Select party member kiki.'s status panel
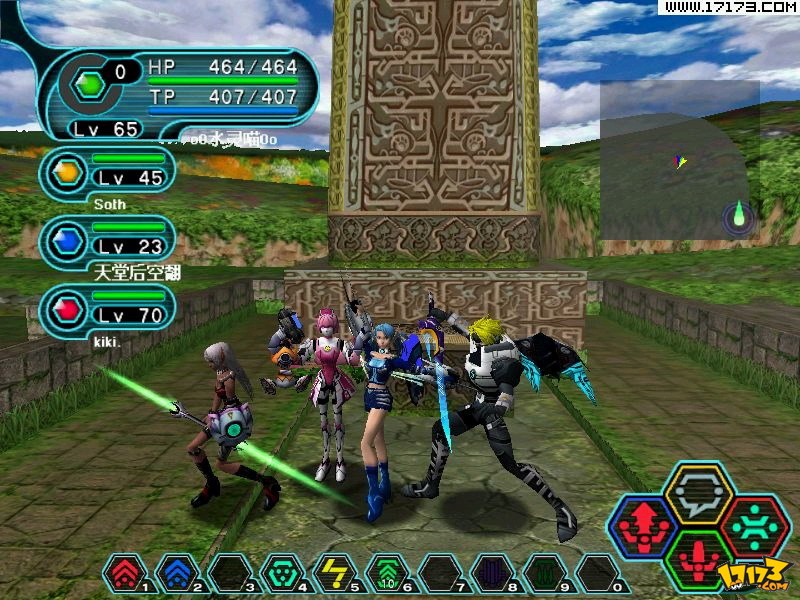800x600 pixels. (x=108, y=310)
